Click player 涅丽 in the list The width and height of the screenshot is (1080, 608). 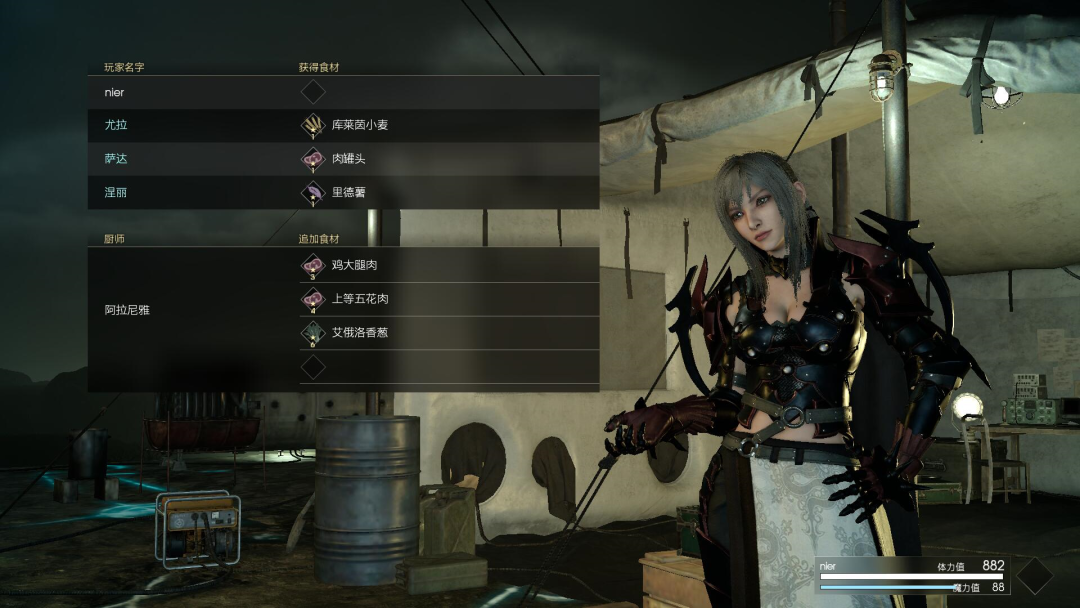116,192
